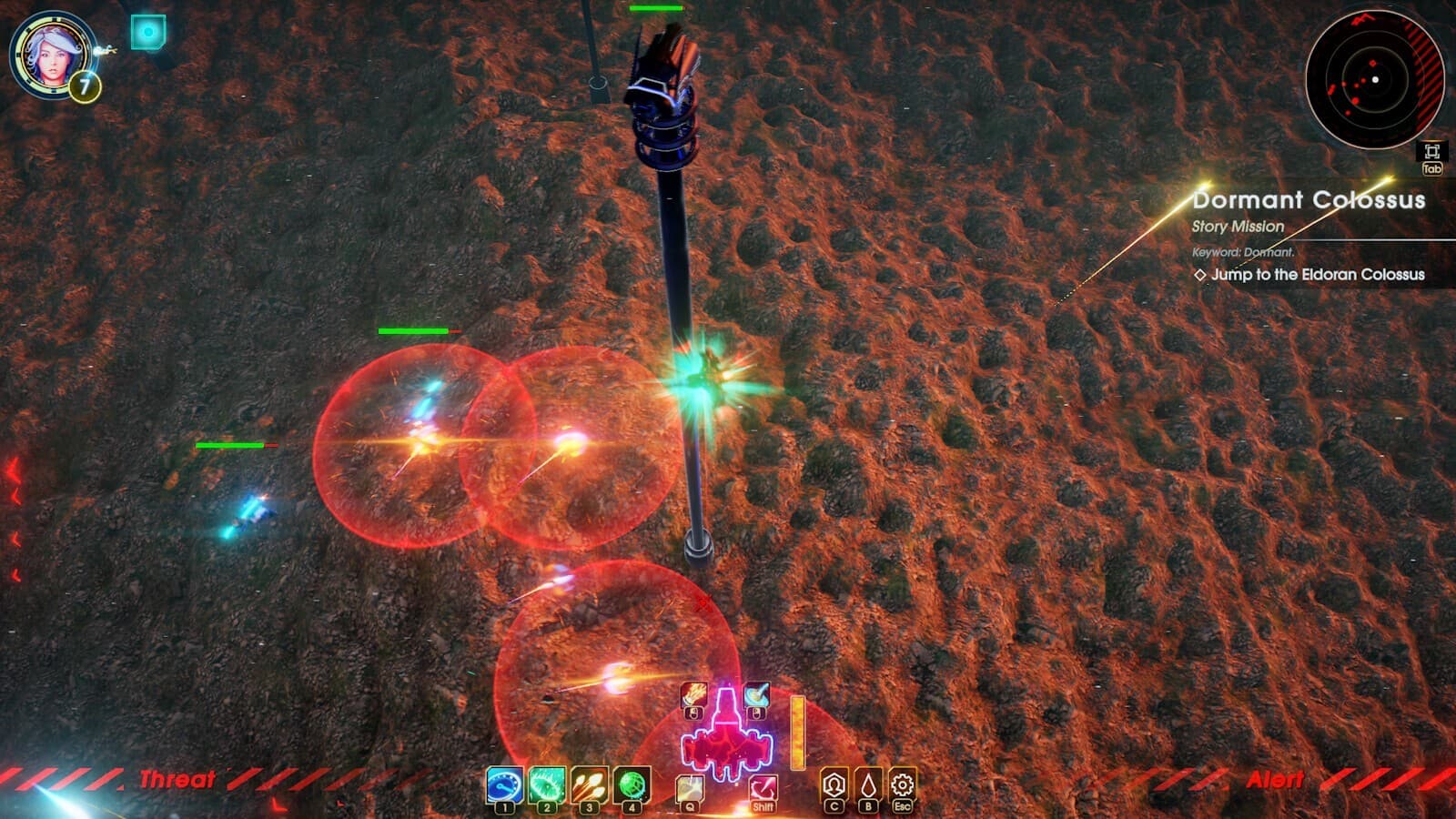Viewport: 1456px width, 819px height.
Task: Open the settings gear menu bound to Esc
Action: 900,784
